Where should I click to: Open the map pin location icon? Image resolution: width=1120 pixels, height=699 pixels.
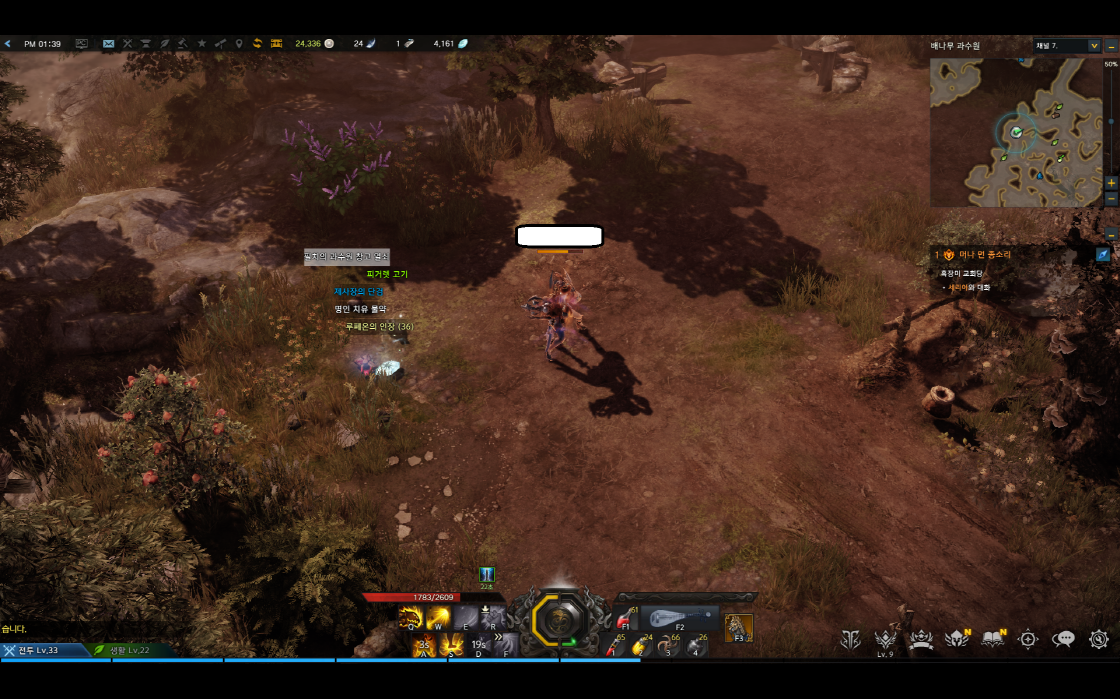pos(238,44)
